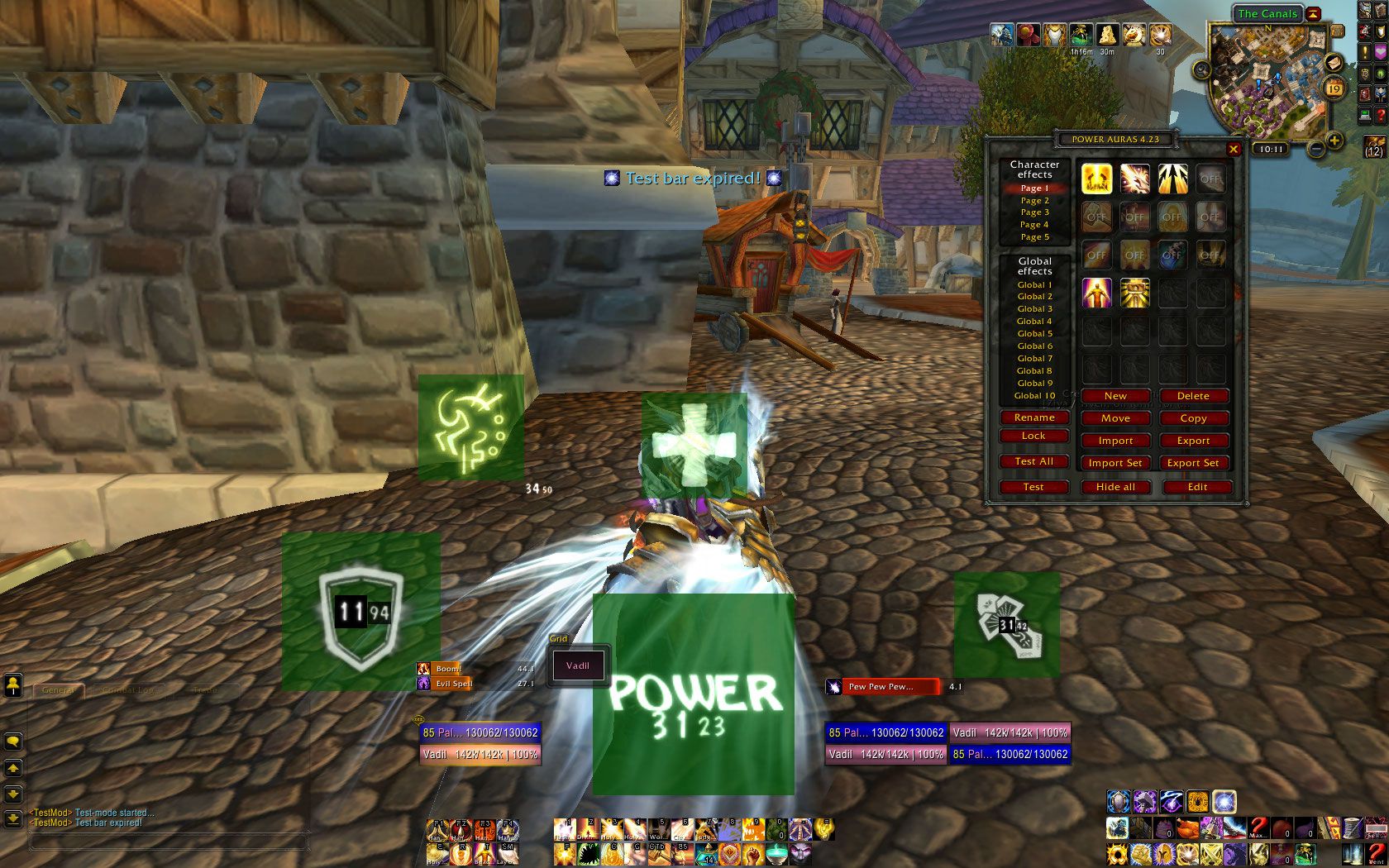Switch to character effects Page 2
Screen dimensions: 1389x868
pos(1034,200)
